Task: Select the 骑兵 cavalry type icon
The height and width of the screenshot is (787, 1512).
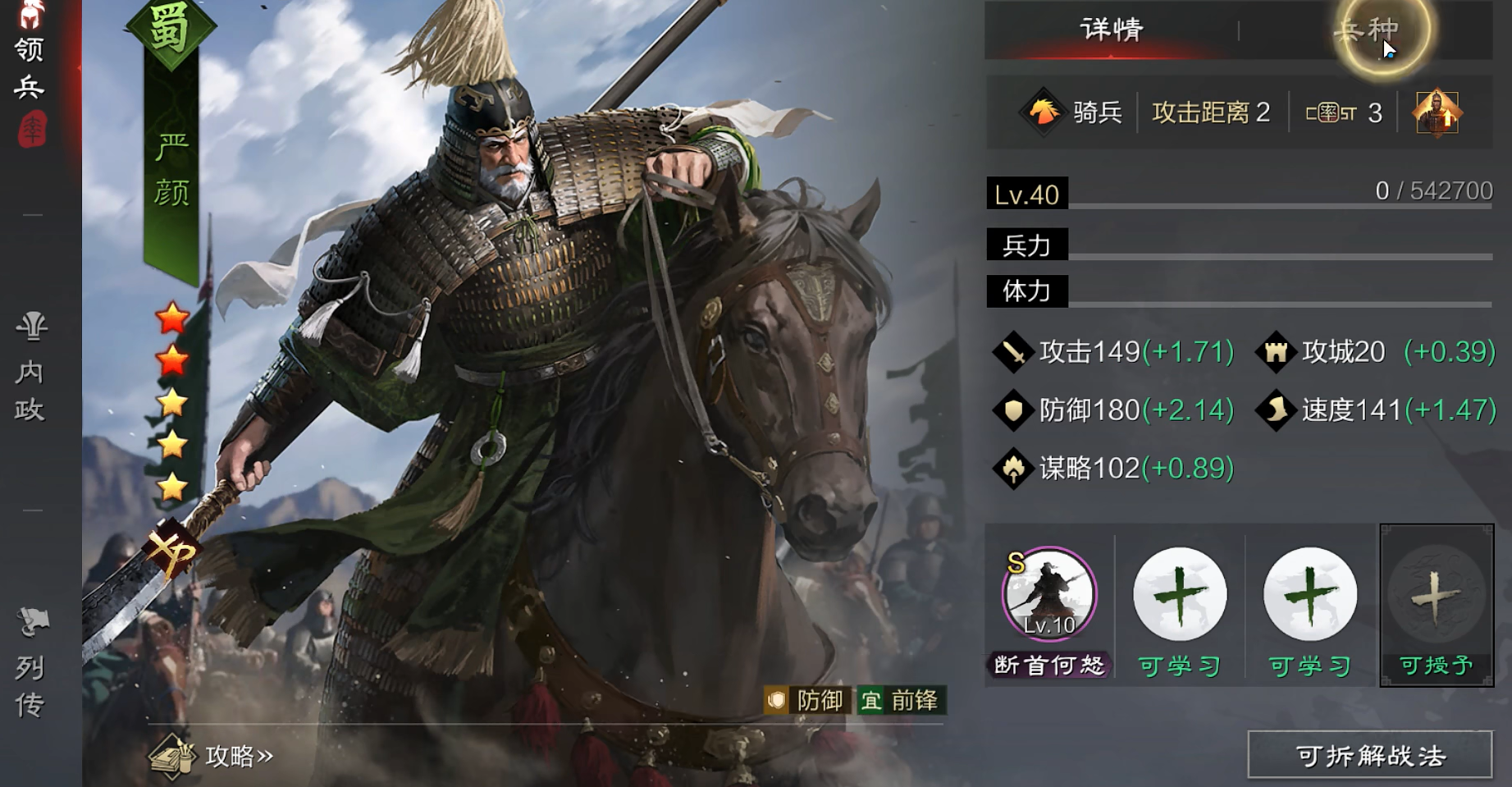Action: [x=1044, y=112]
